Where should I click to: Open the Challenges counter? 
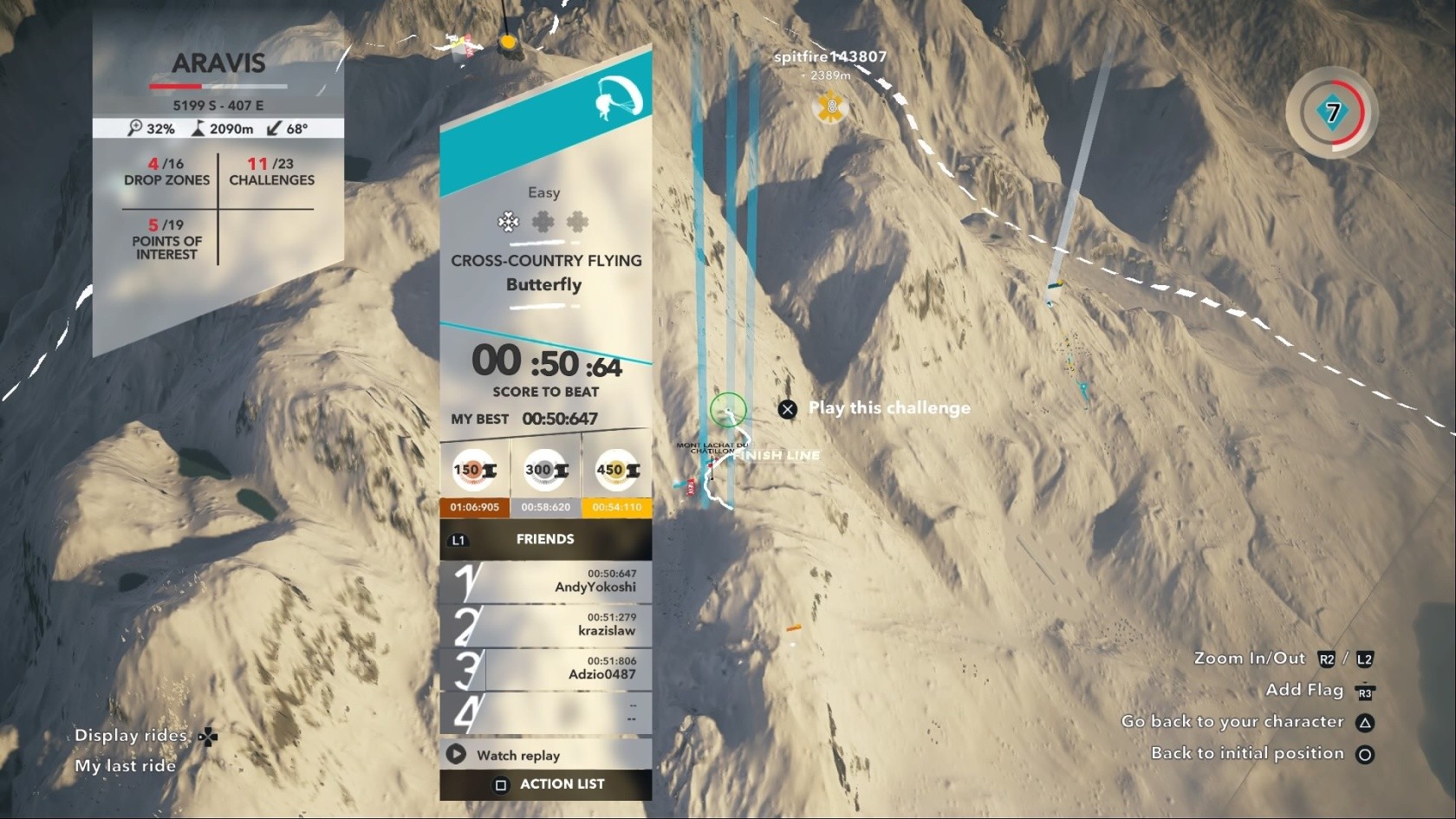pyautogui.click(x=271, y=172)
